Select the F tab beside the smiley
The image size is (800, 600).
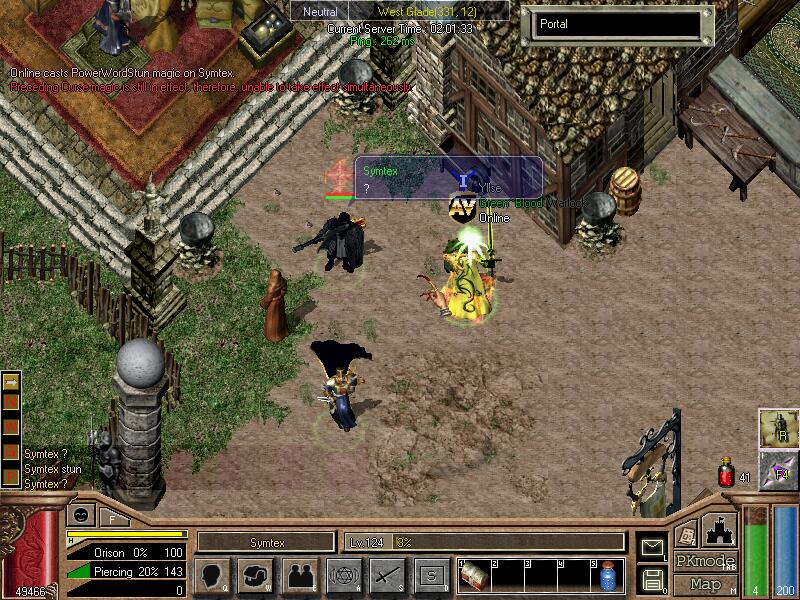(x=112, y=518)
